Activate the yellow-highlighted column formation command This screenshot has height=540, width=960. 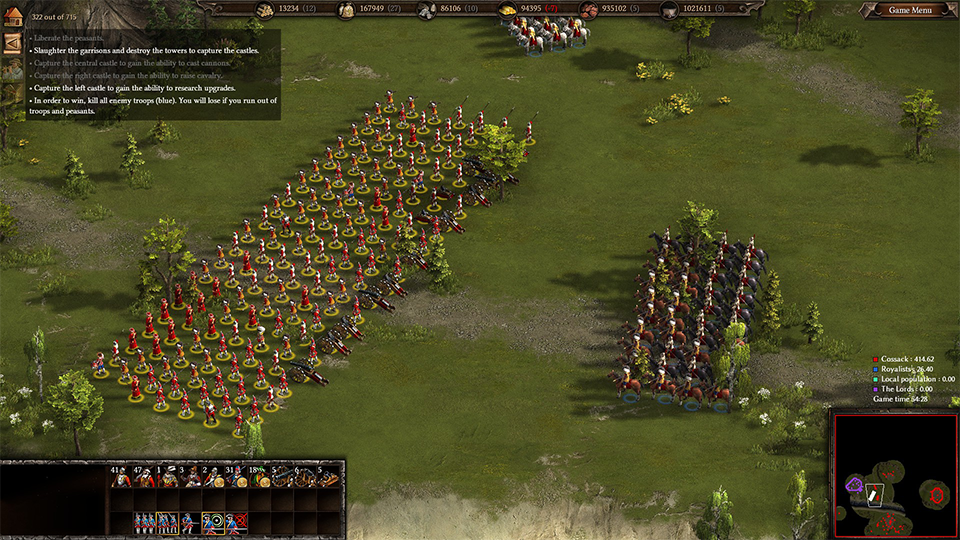pos(168,523)
